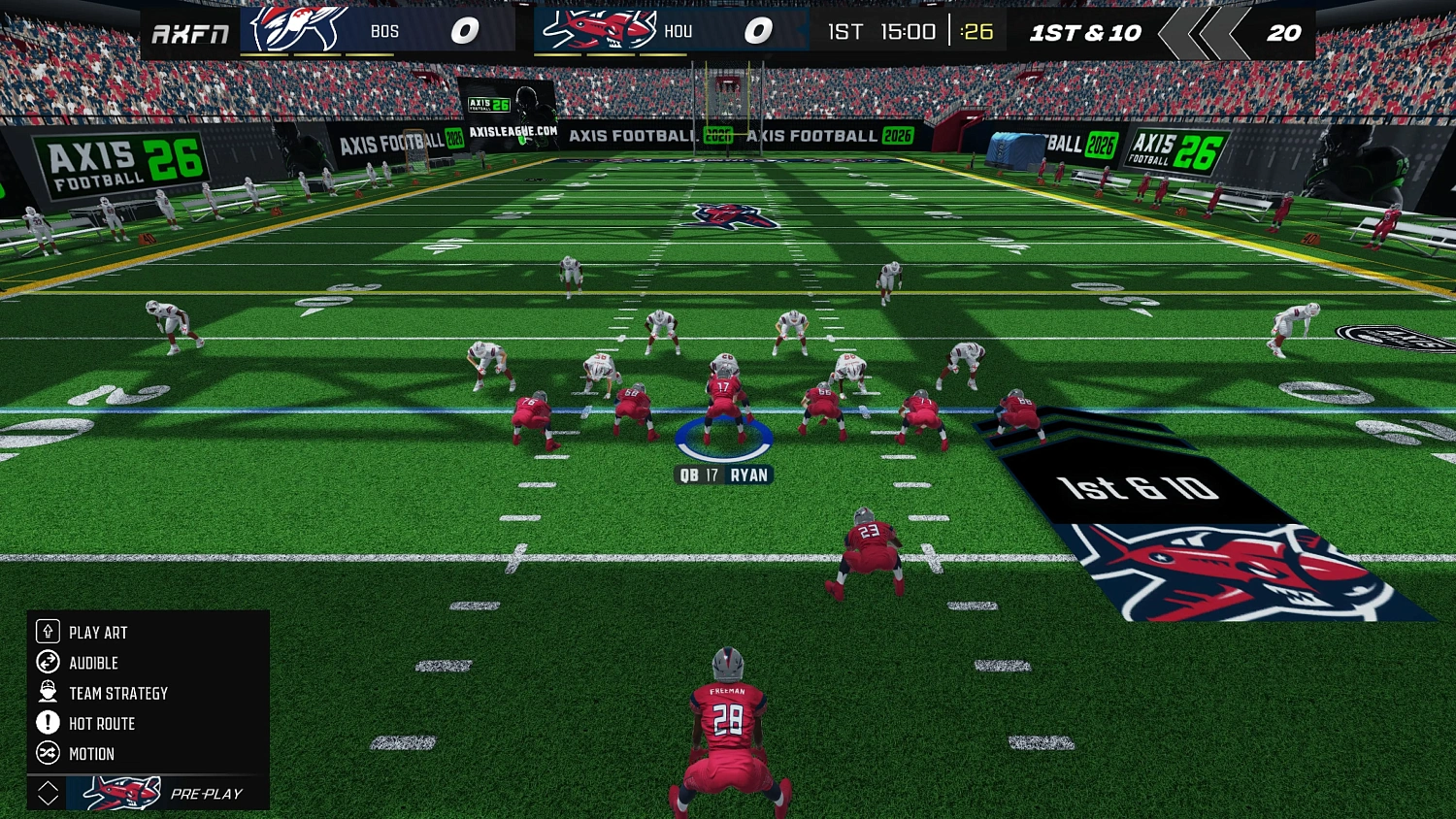The height and width of the screenshot is (819, 1456).
Task: Click the Play Art up-arrow icon
Action: coord(46,632)
